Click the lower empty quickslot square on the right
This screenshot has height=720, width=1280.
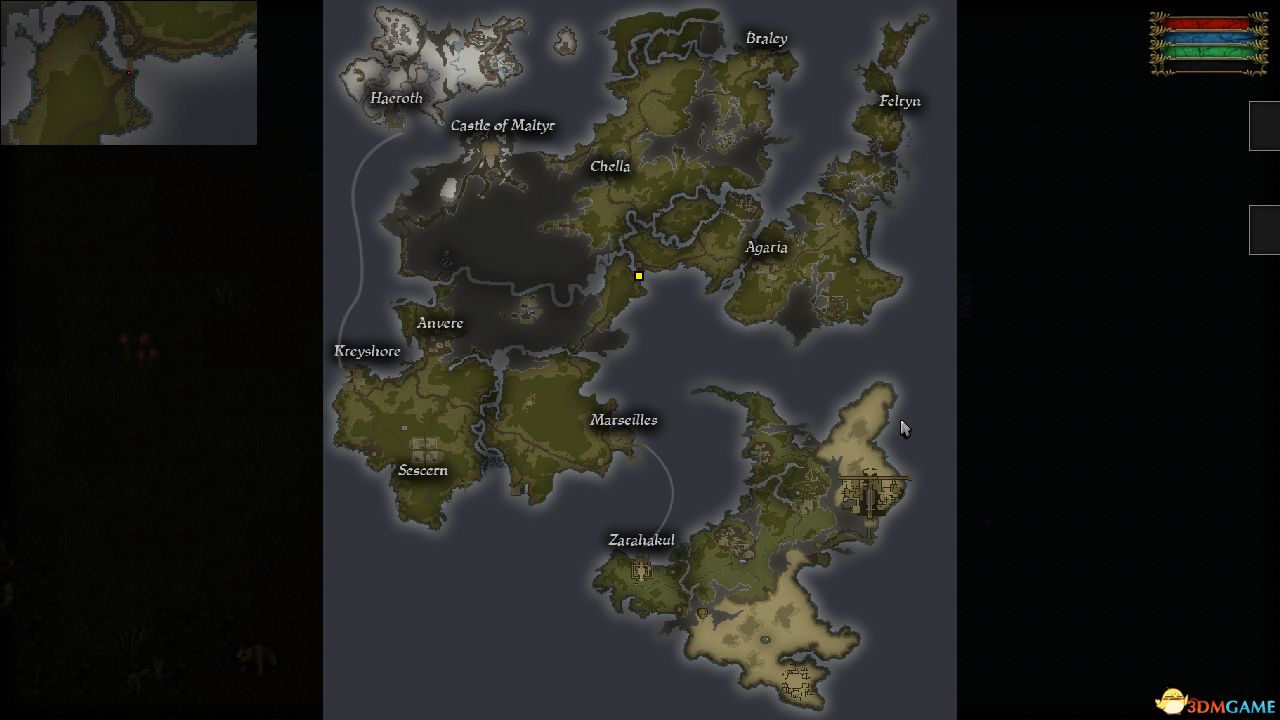pyautogui.click(x=1263, y=228)
